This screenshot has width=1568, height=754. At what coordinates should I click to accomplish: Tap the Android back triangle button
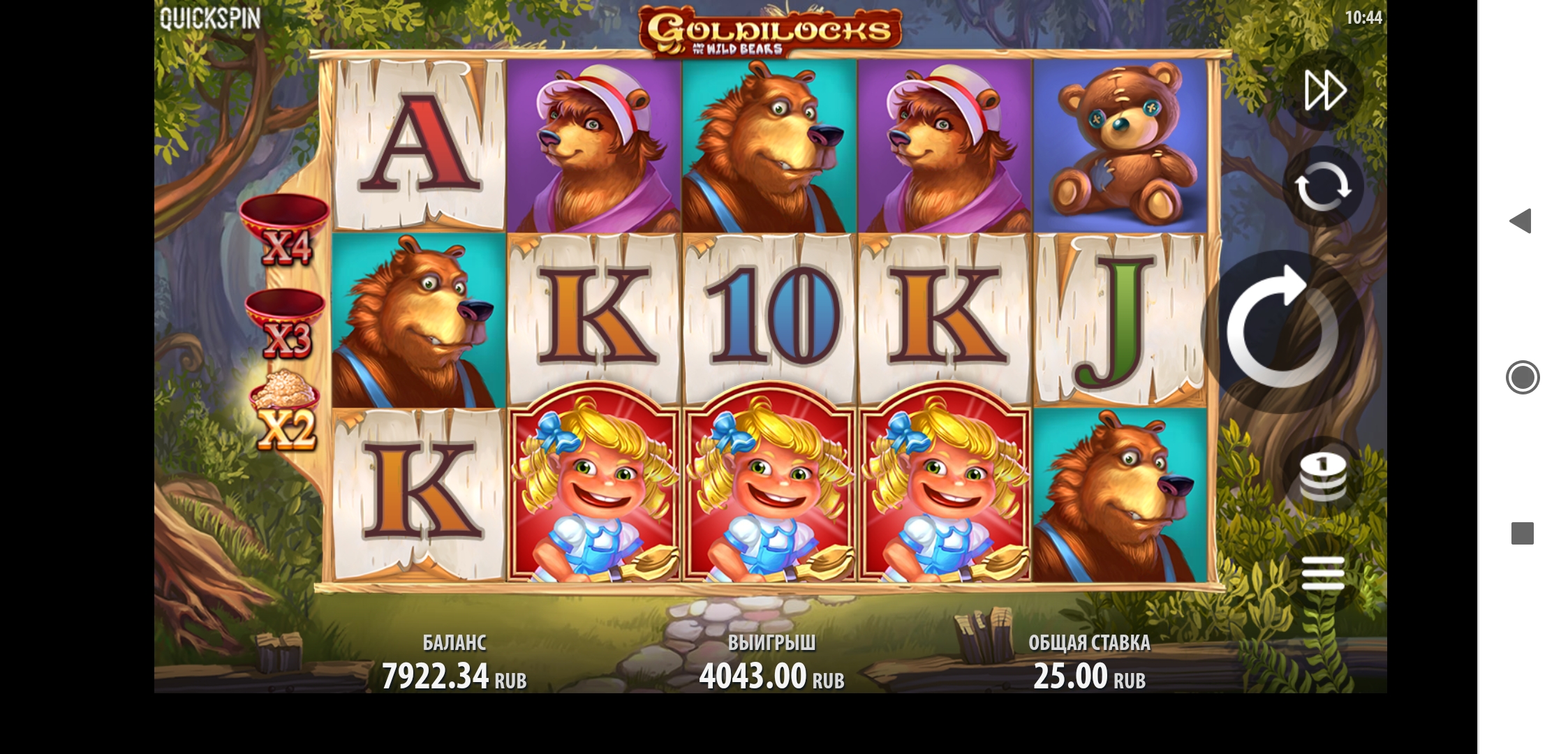1521,221
